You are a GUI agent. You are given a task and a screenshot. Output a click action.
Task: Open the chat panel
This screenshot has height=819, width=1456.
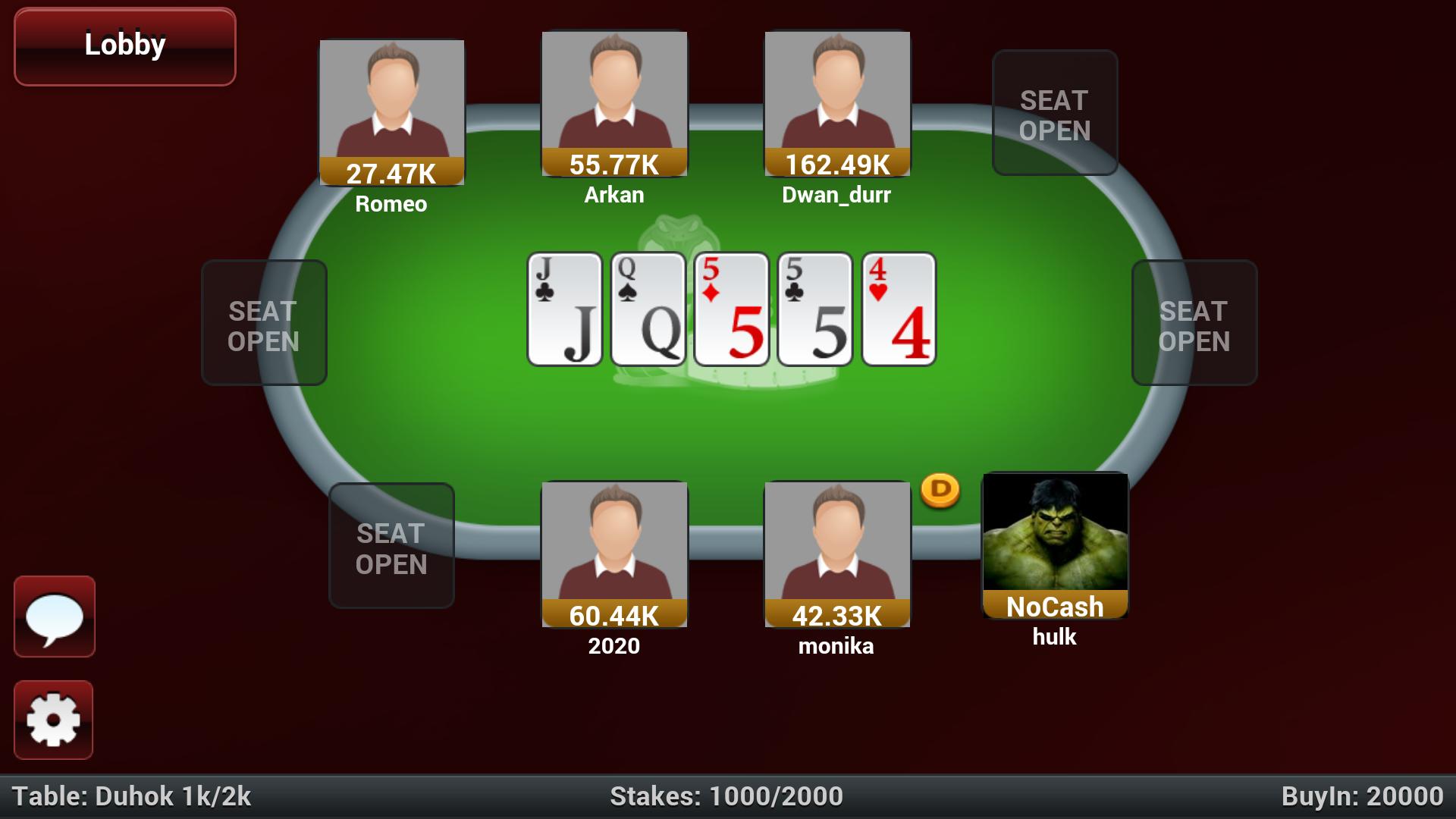pyautogui.click(x=54, y=617)
